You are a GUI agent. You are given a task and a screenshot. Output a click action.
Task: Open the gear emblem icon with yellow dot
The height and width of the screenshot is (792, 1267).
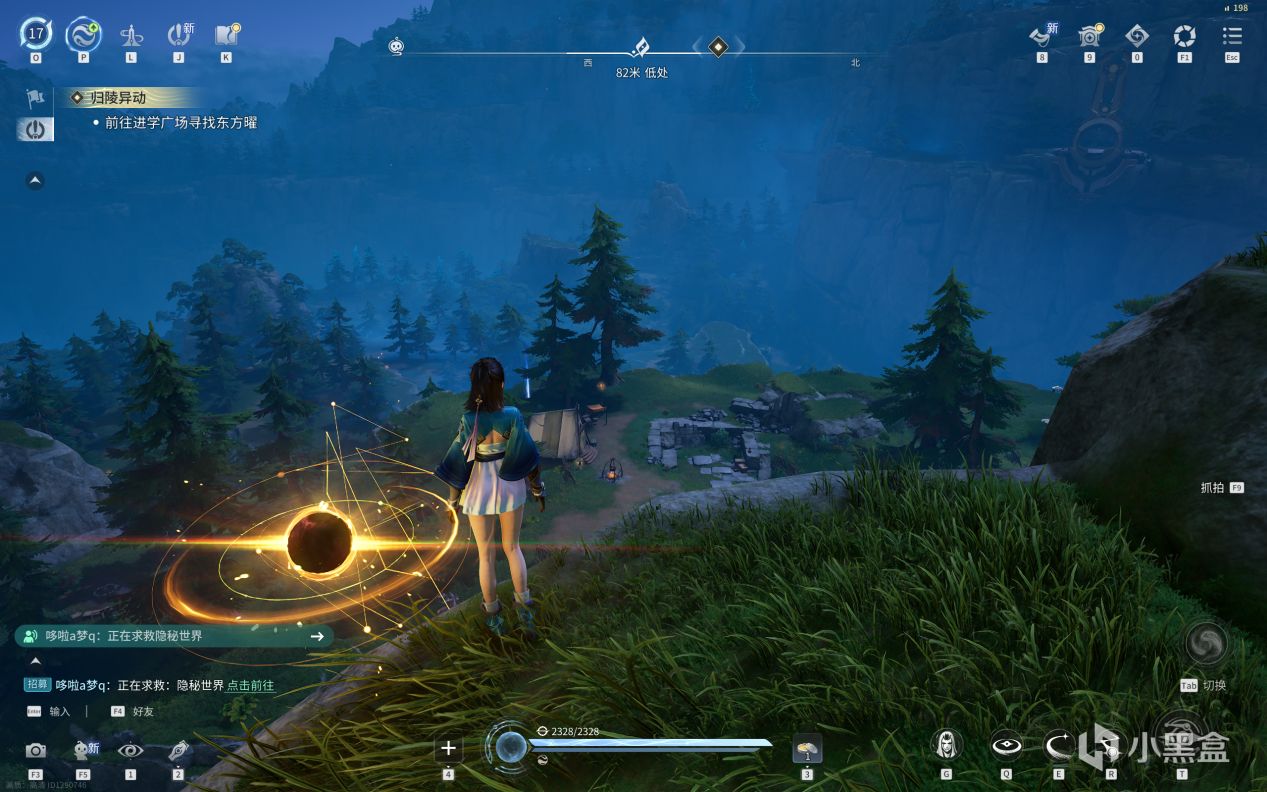click(x=1089, y=36)
